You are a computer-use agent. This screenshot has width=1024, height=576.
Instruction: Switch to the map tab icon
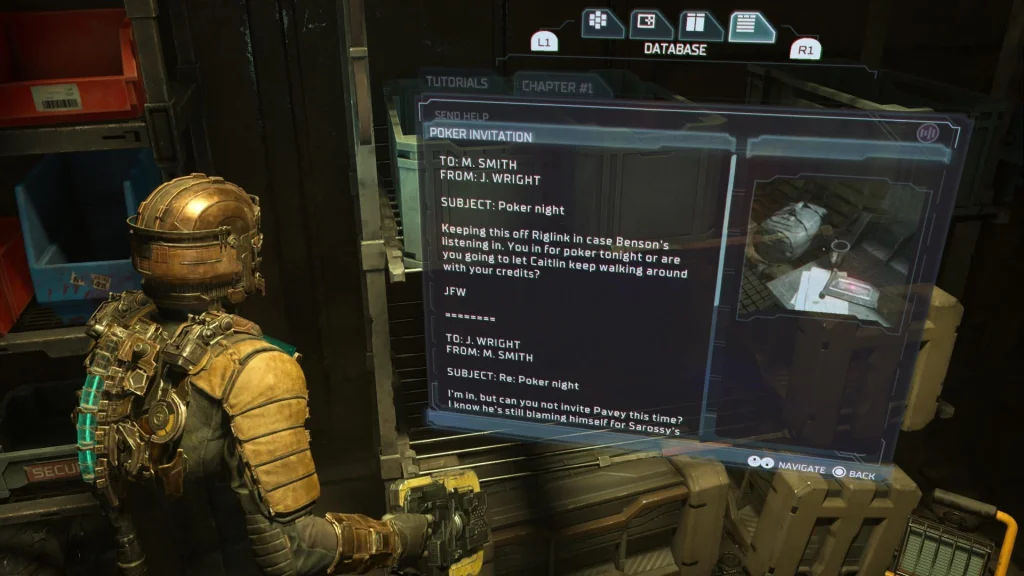(650, 23)
